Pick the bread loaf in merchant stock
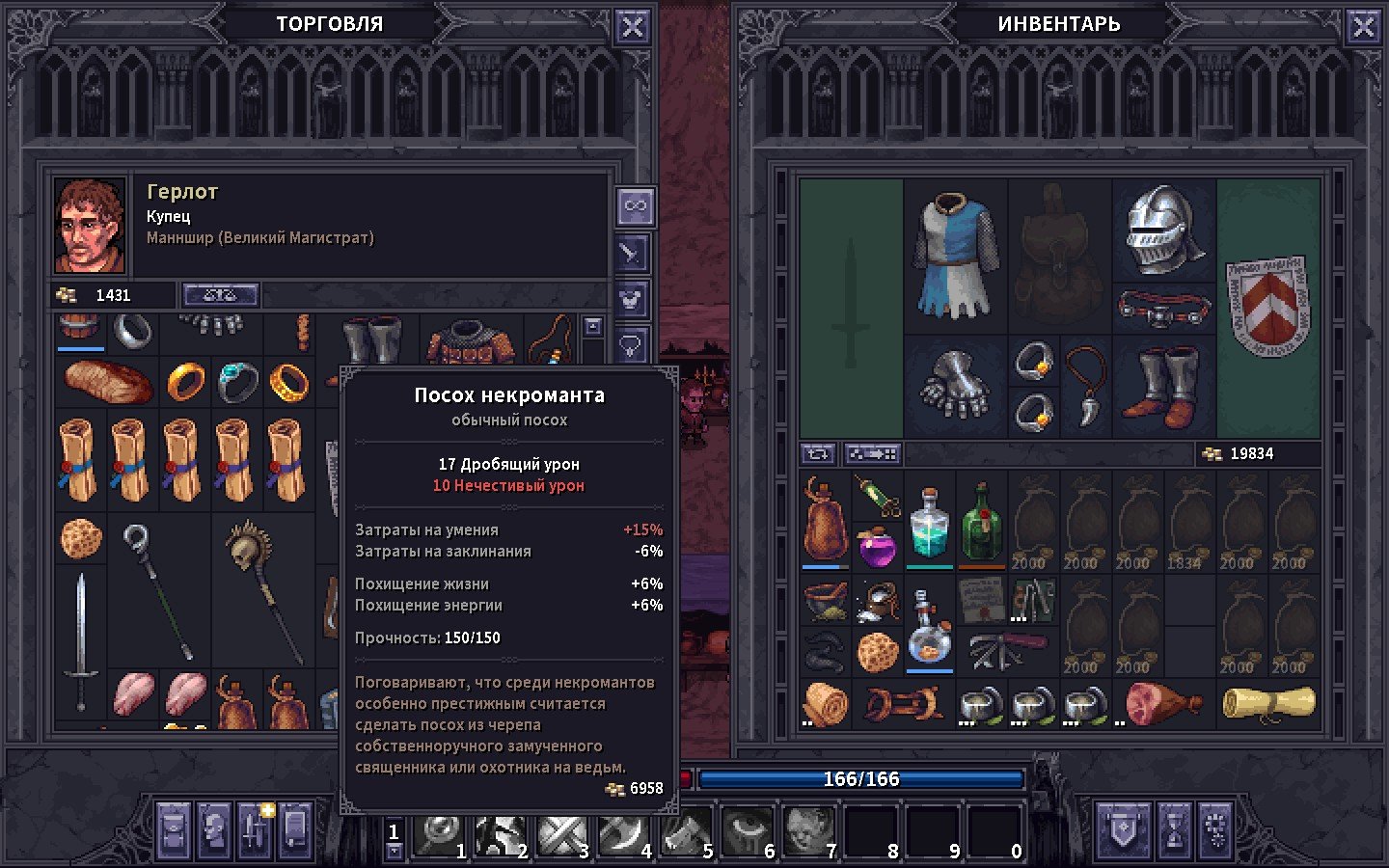The image size is (1389, 868). 107,382
